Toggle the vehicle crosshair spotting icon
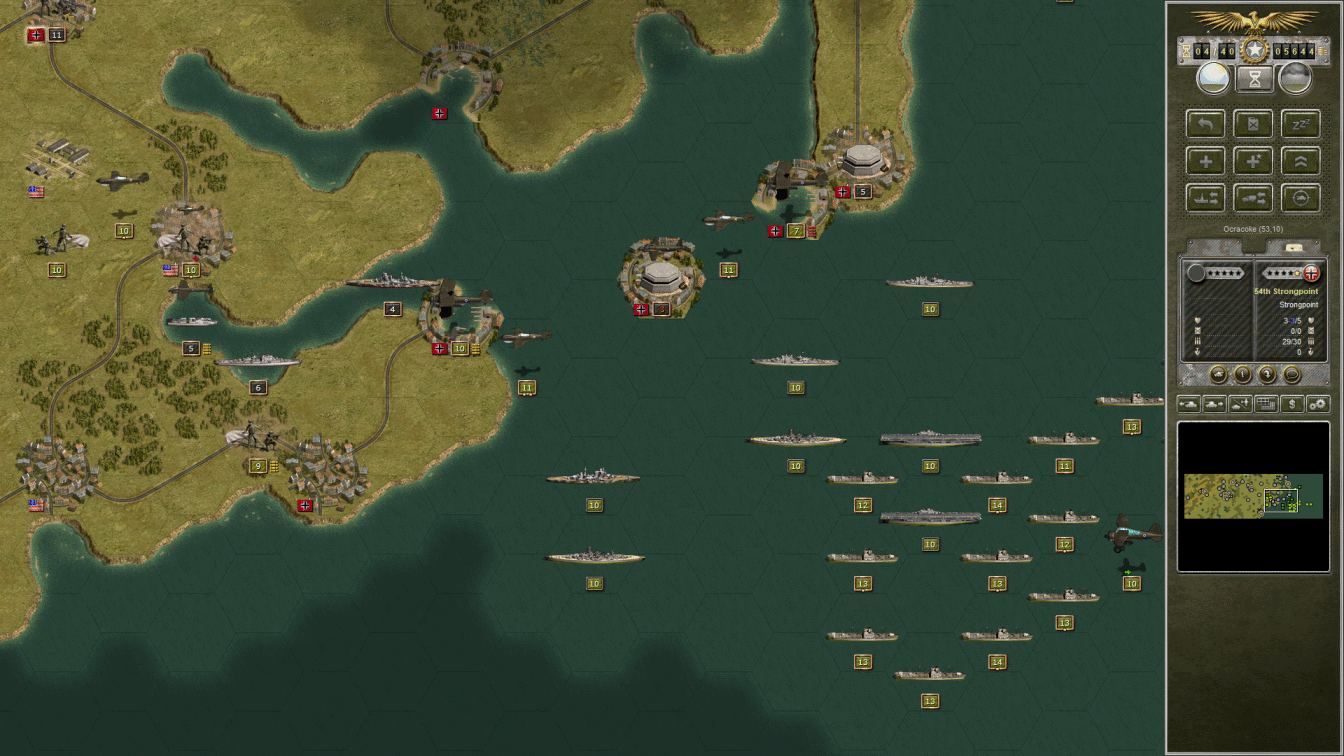Image resolution: width=1344 pixels, height=756 pixels. 1300,197
